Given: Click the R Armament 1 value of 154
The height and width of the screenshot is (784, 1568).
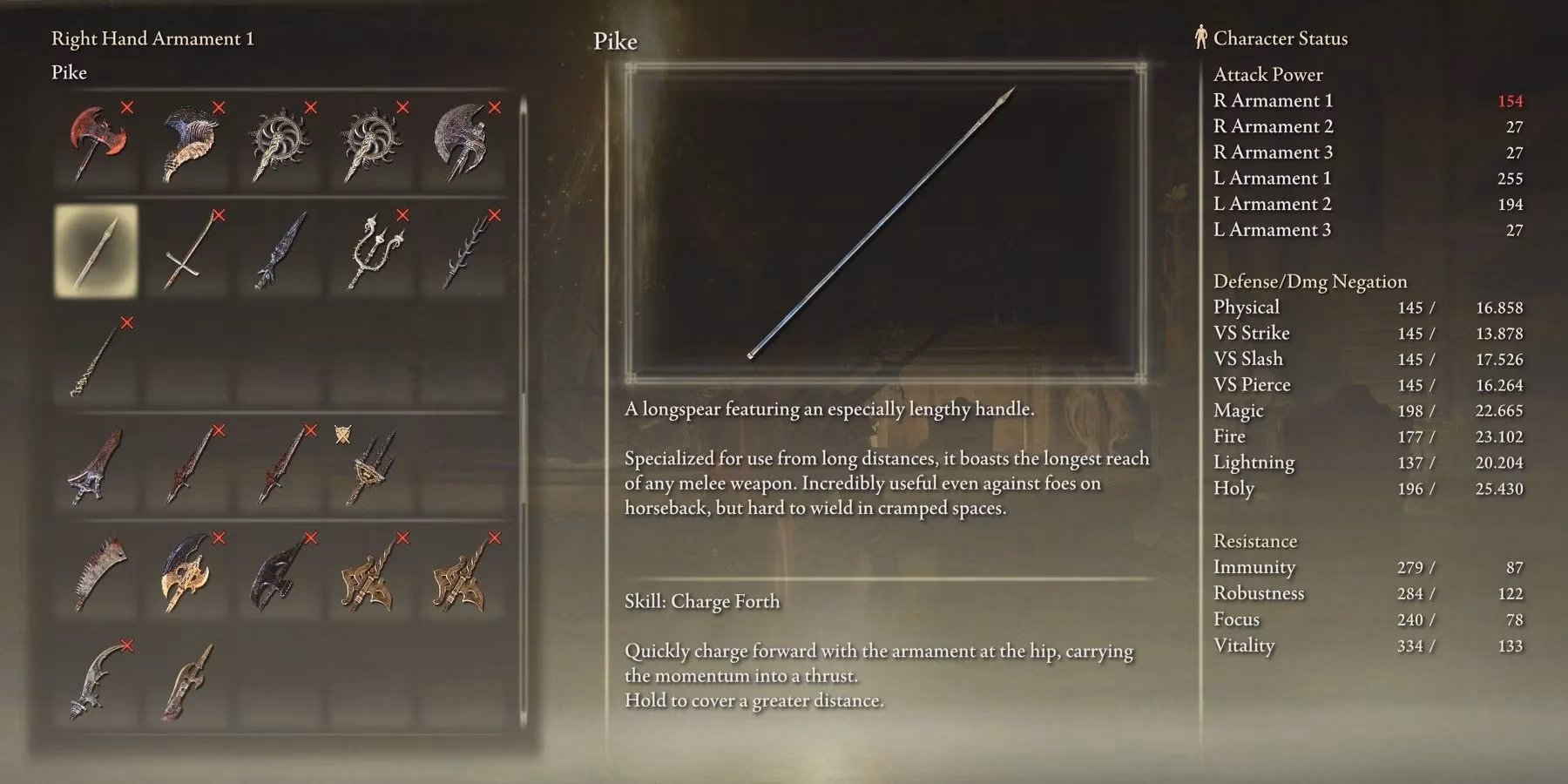Looking at the screenshot, I should click(x=1513, y=100).
